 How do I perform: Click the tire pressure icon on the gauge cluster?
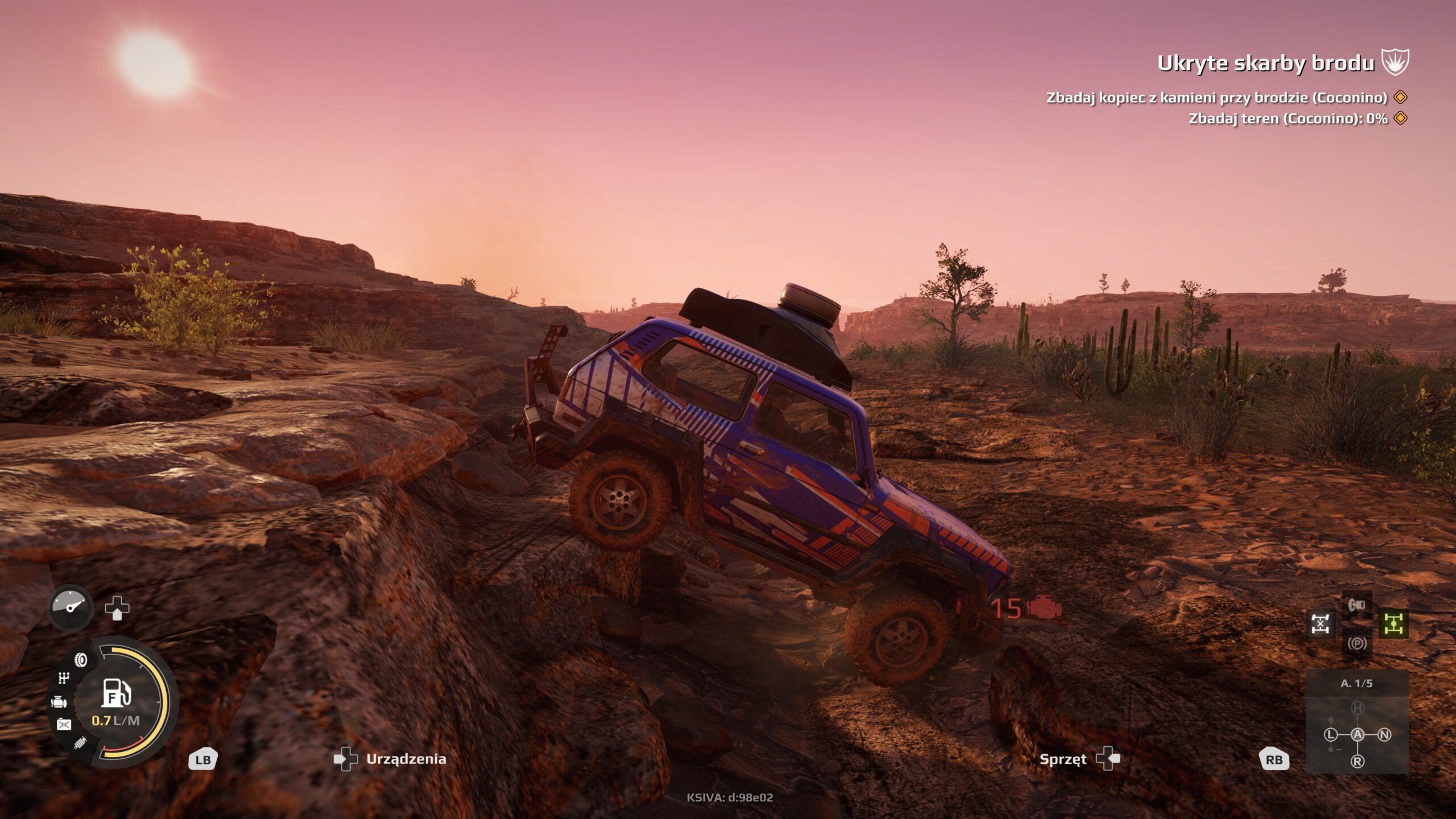pos(80,660)
